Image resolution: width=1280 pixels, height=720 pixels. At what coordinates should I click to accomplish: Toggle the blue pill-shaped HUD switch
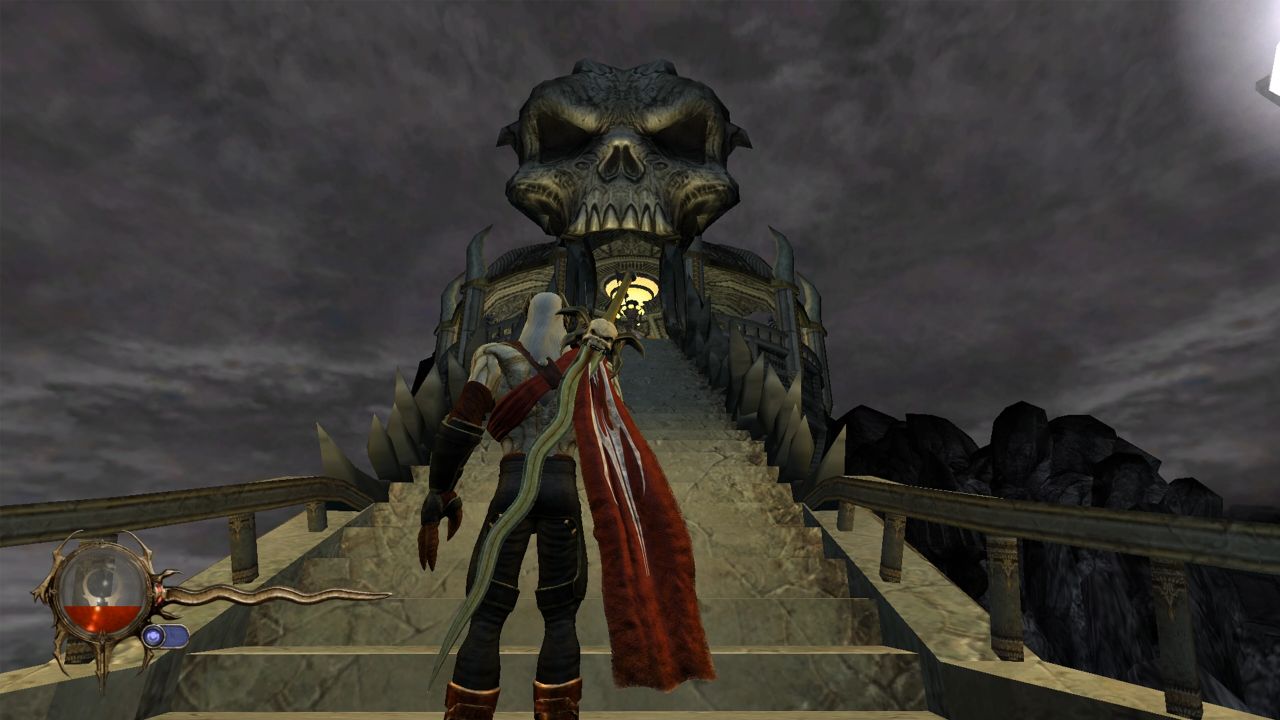click(x=165, y=637)
